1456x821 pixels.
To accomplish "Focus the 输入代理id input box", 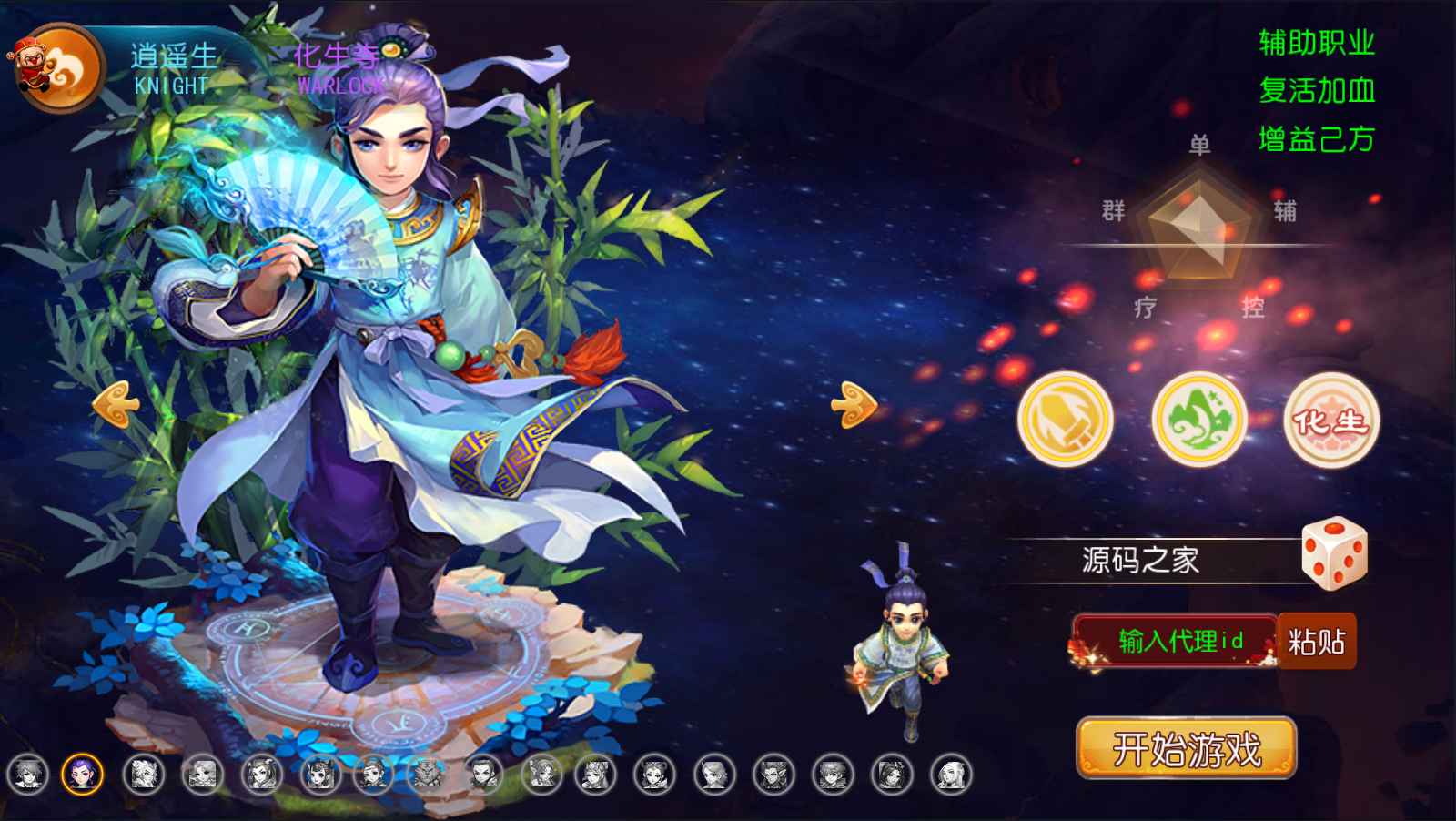I will pyautogui.click(x=1177, y=642).
